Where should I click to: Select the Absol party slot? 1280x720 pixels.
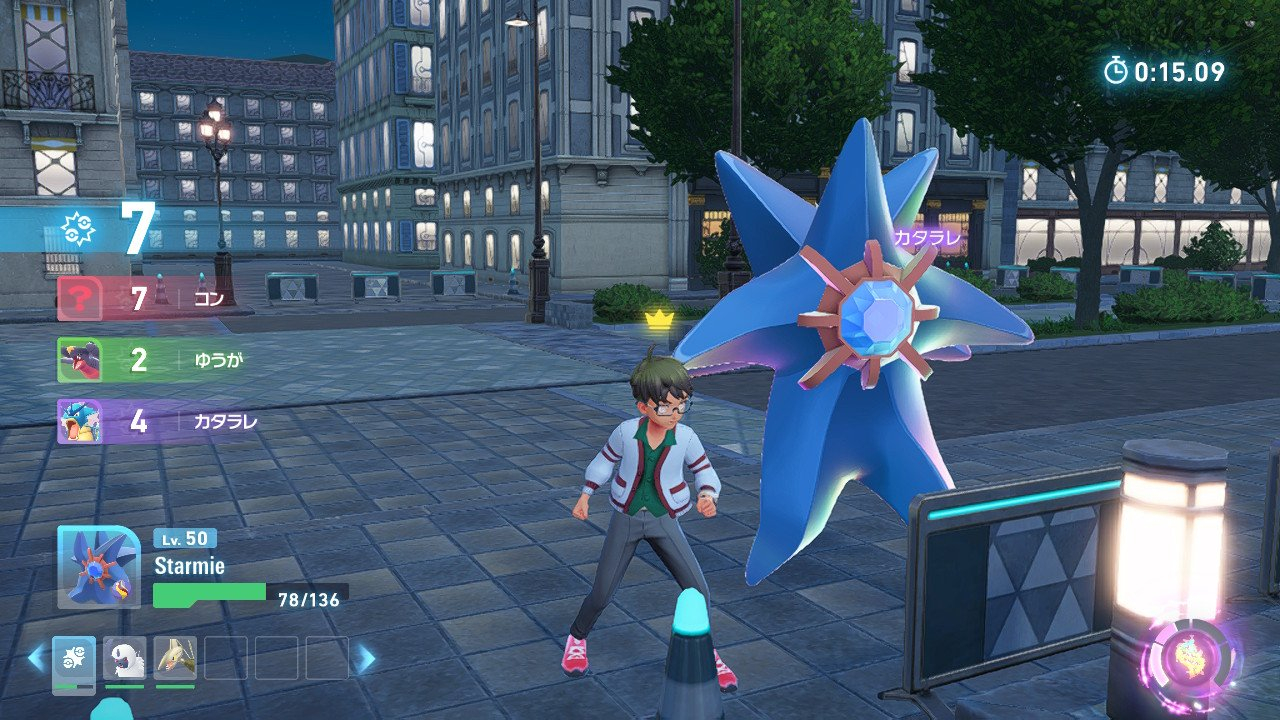click(125, 658)
